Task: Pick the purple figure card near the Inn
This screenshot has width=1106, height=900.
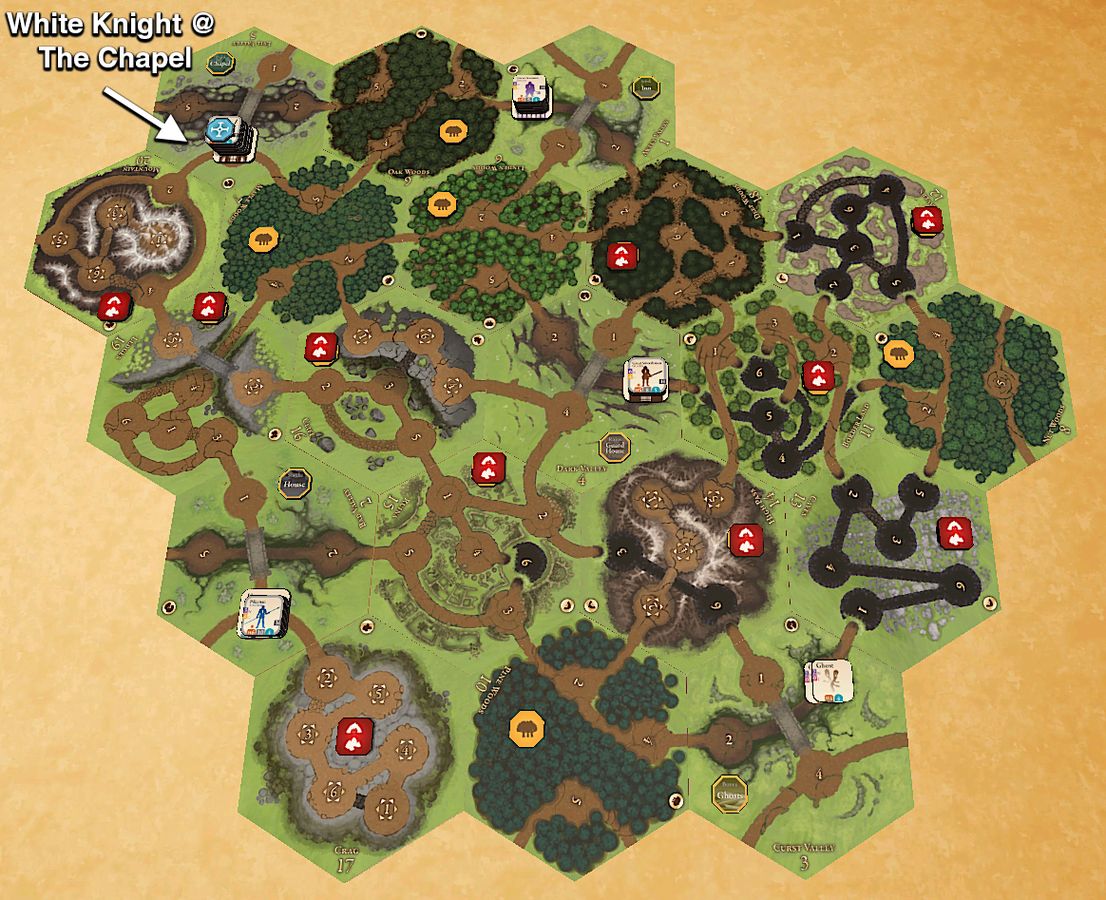Action: tap(531, 96)
